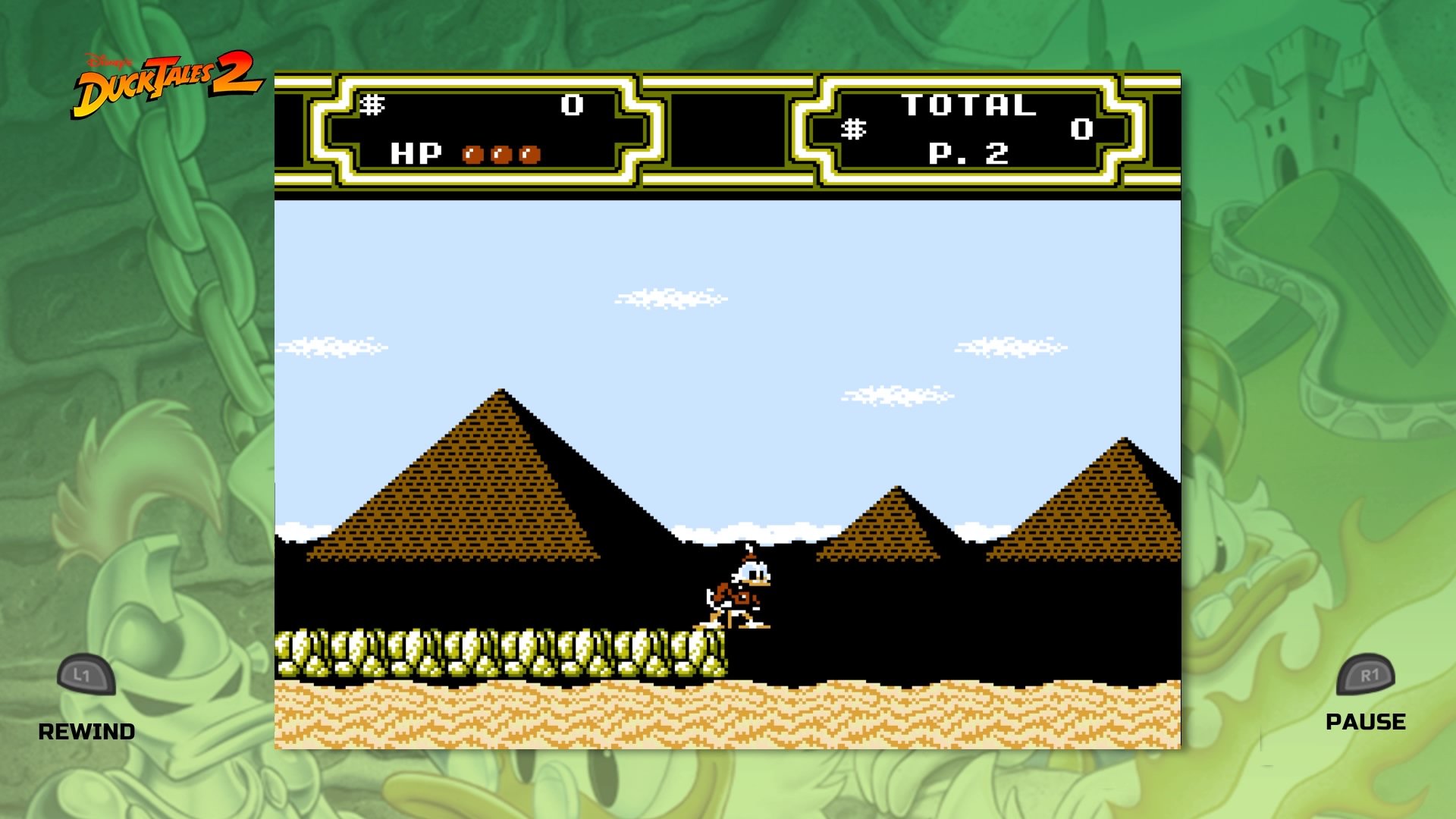Open the score counter showing 0
1456x819 pixels.
coord(573,106)
